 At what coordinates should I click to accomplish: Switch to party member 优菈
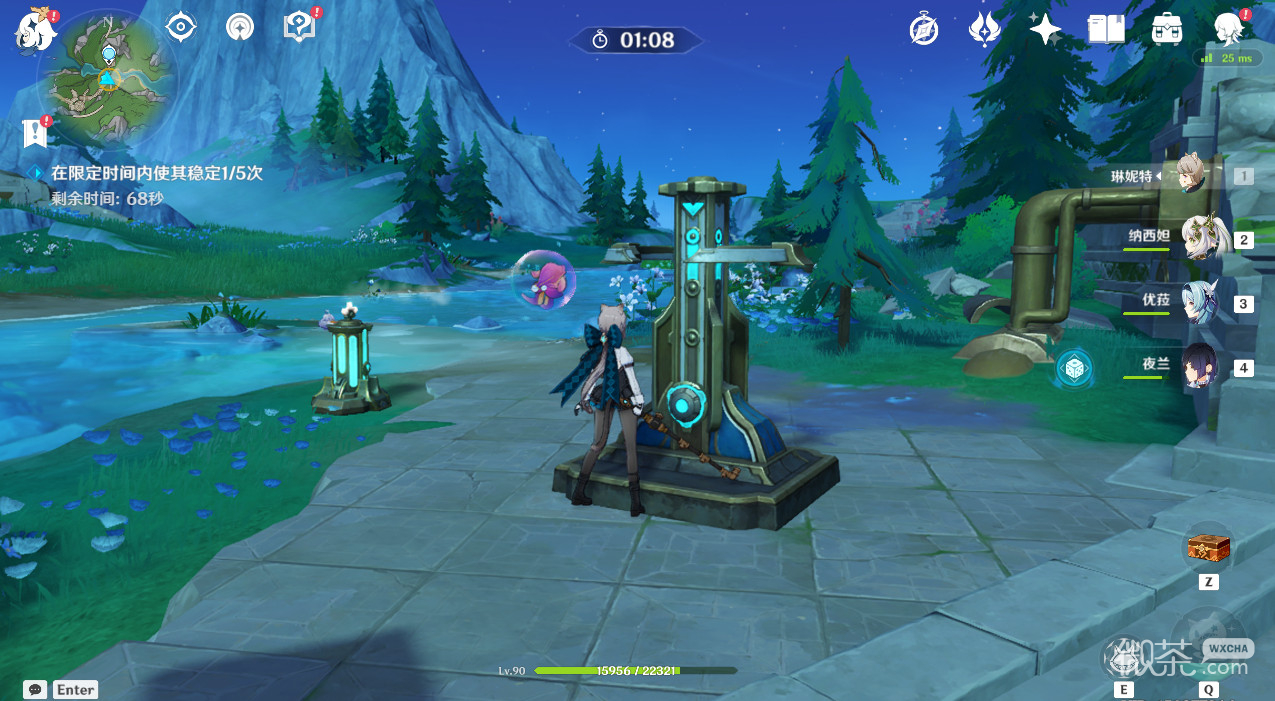(1199, 302)
